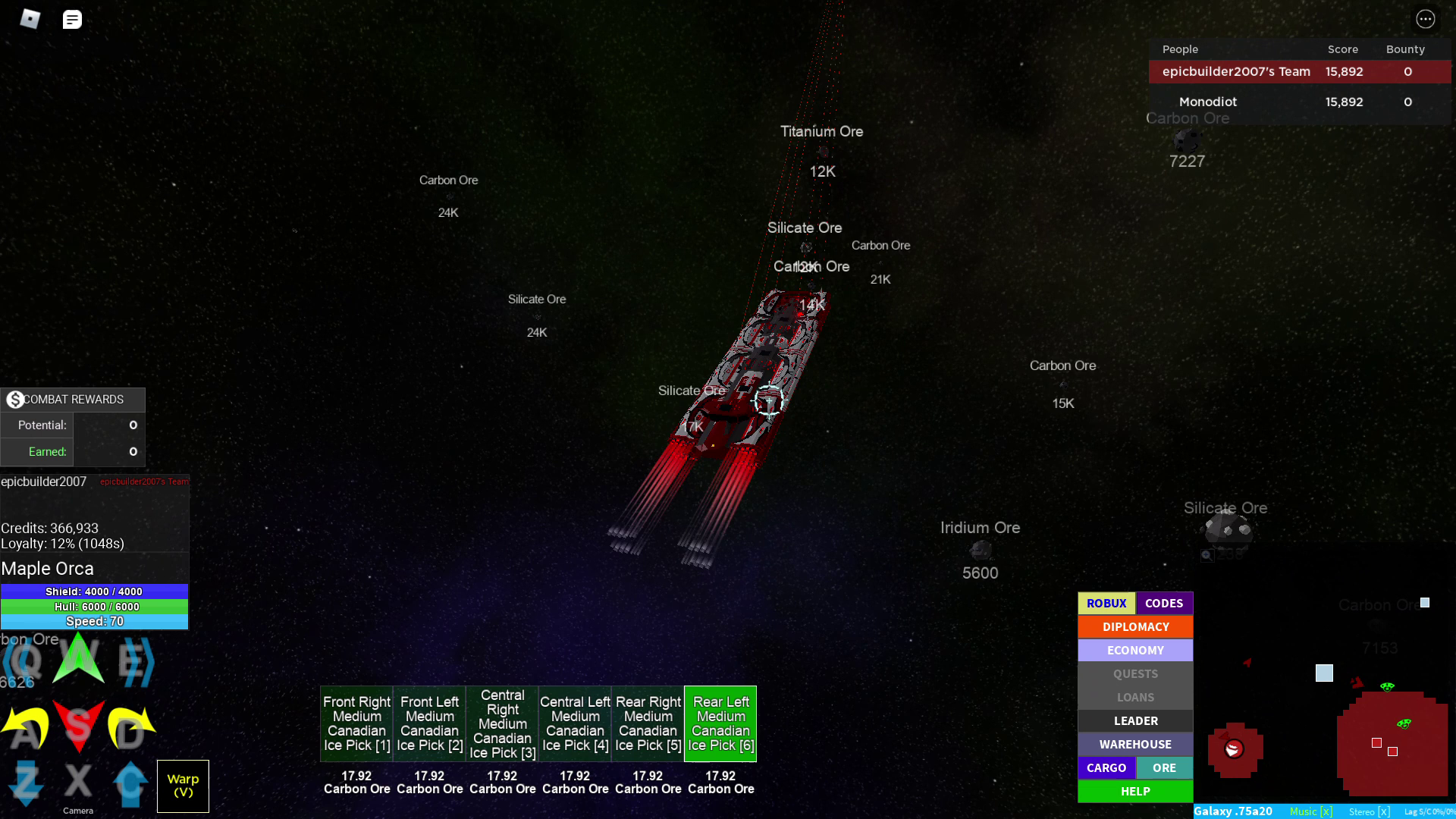Viewport: 1456px width, 819px height.
Task: Switch to the ORE tab
Action: [1164, 767]
